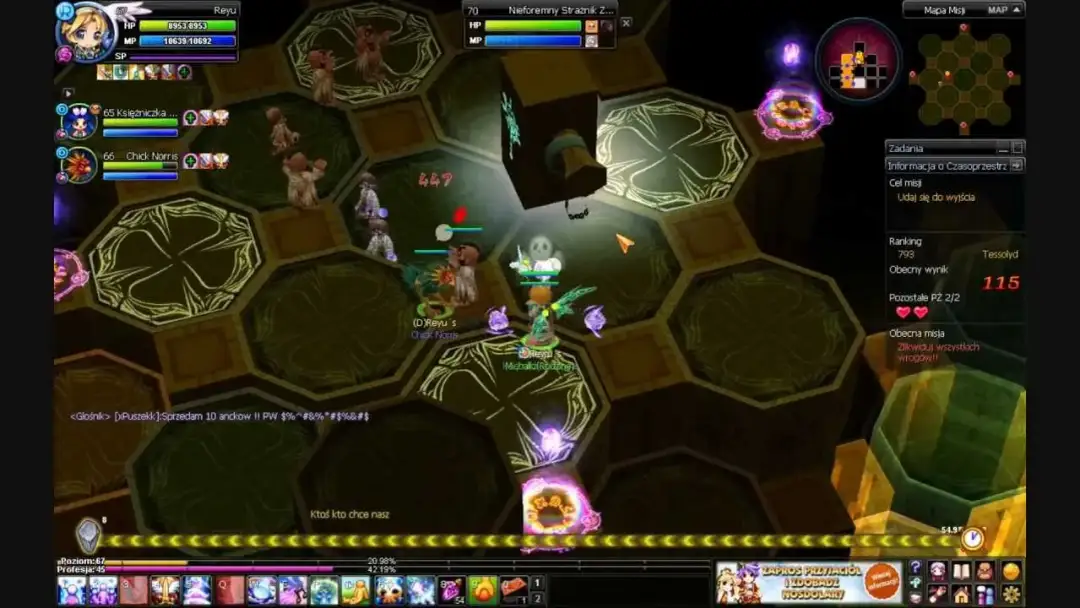Minimize the Zadania quest panel
Screen dimensions: 1080x608
pos(1003,148)
